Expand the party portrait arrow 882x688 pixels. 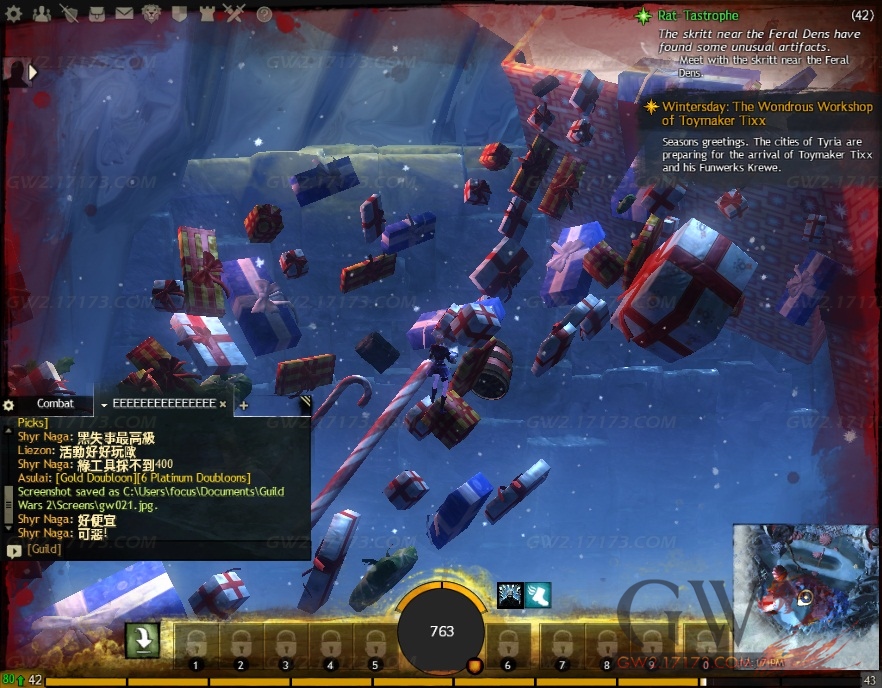point(33,72)
